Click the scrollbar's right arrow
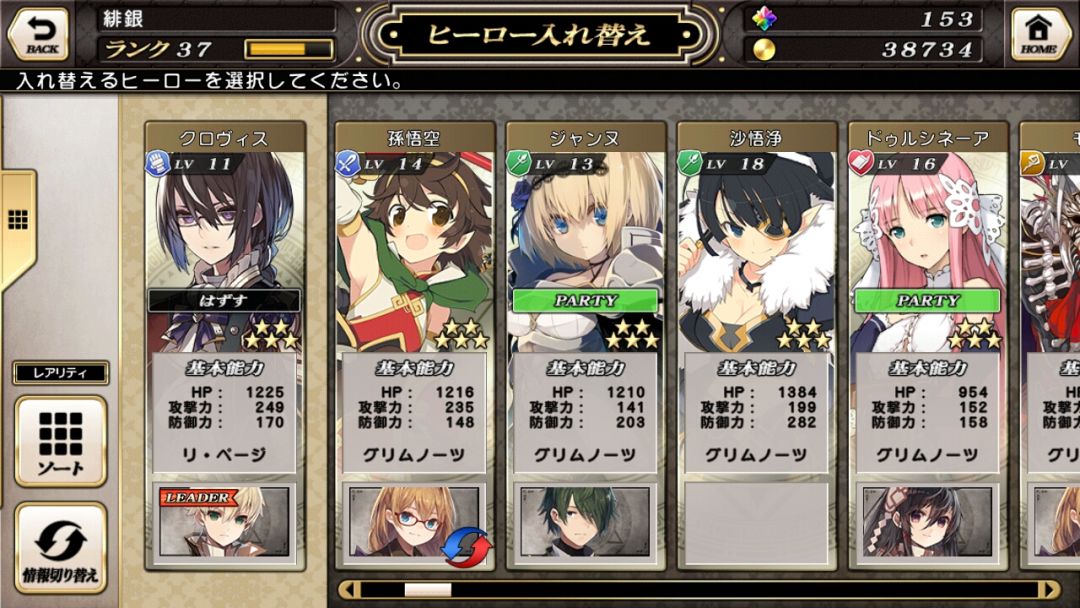This screenshot has height=608, width=1080. [x=1048, y=590]
